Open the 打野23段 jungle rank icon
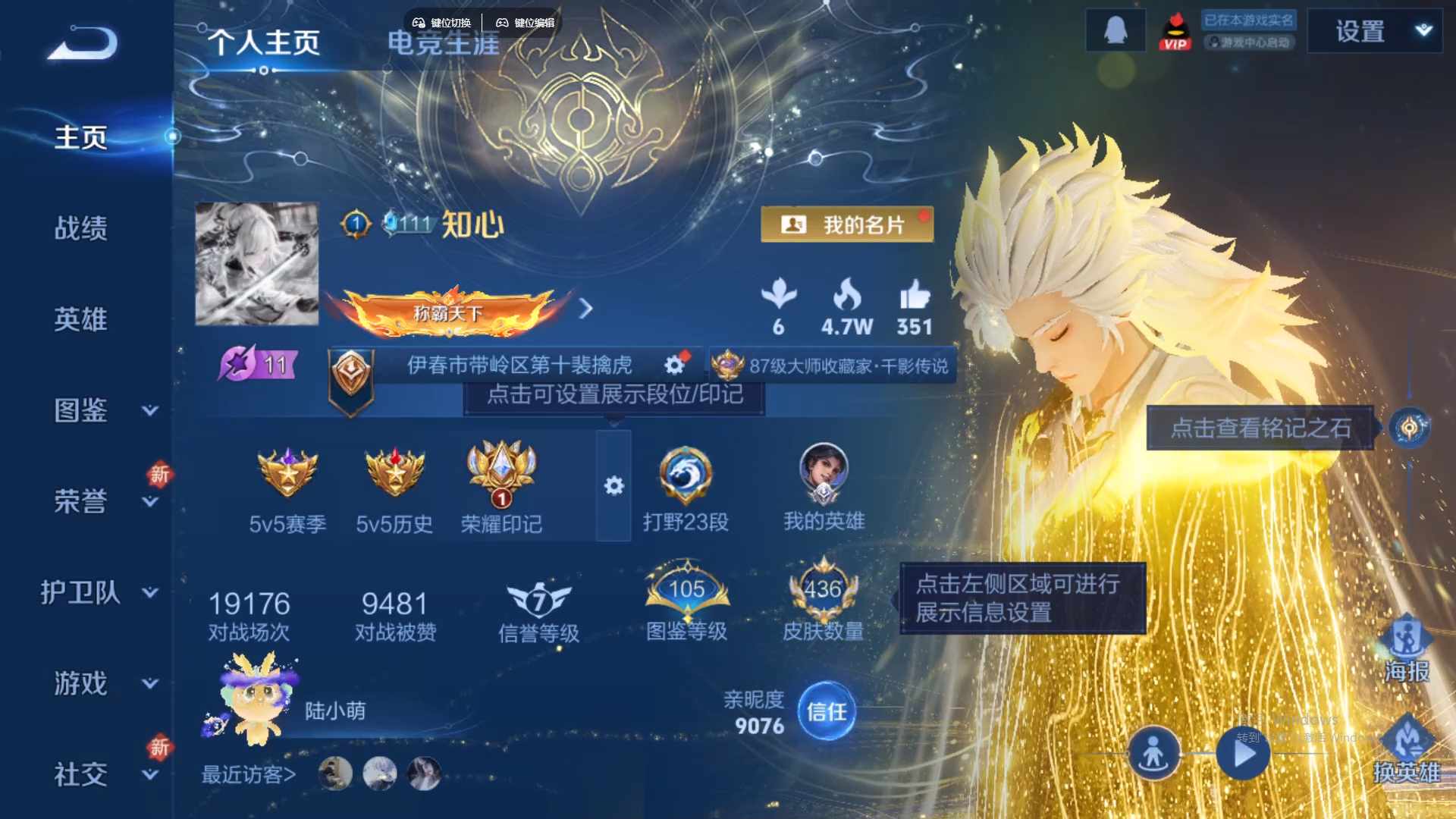1456x819 pixels. pos(685,474)
